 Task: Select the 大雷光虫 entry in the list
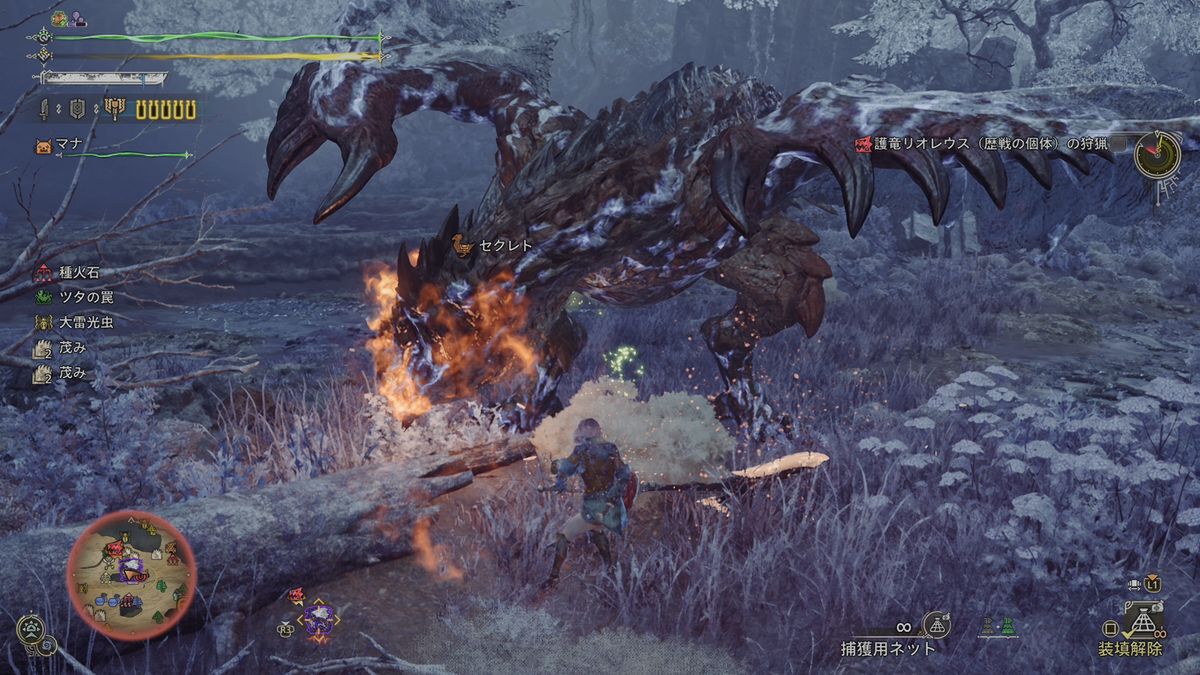(x=79, y=322)
